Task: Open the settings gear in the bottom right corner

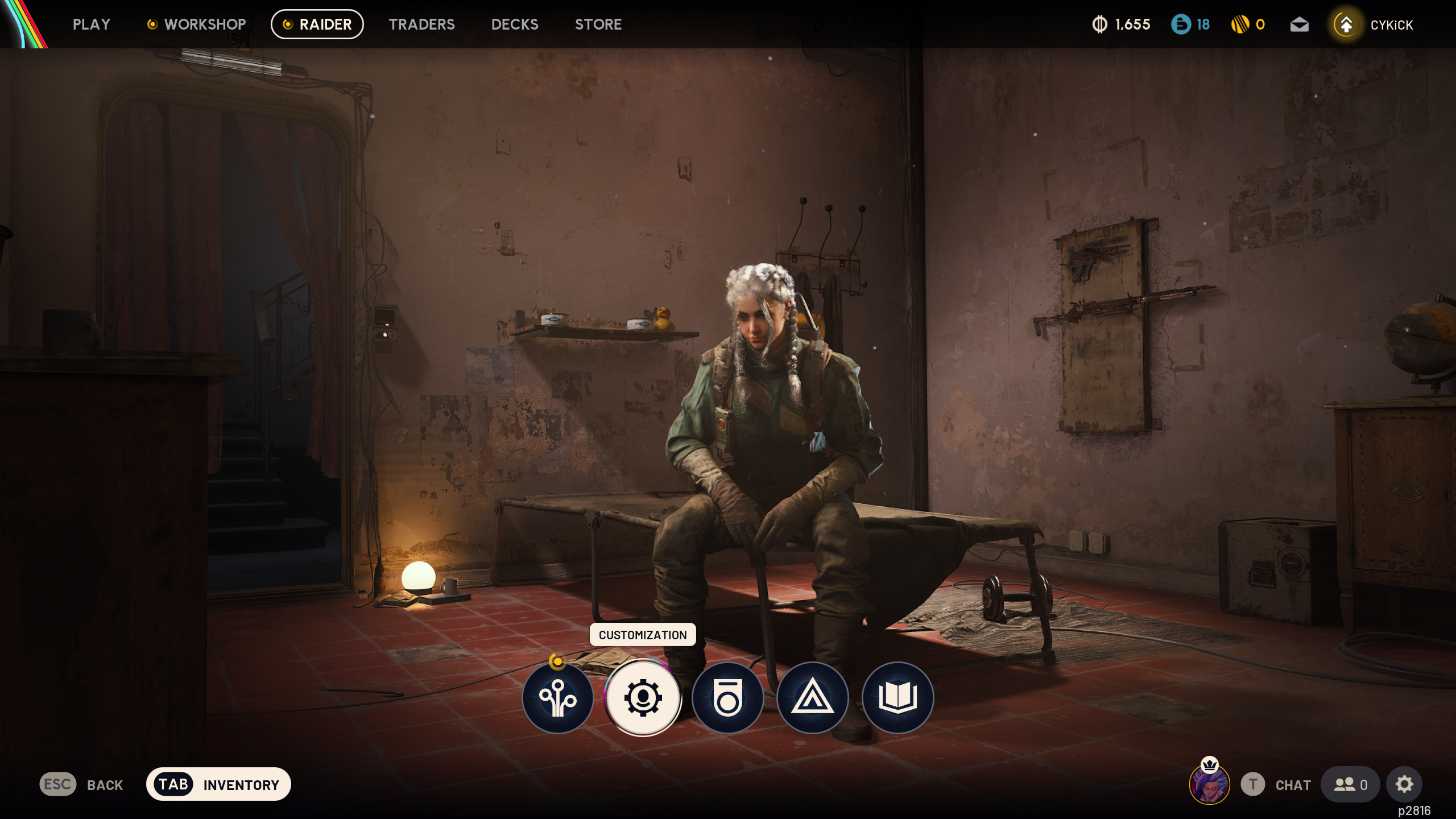Action: tap(1404, 784)
